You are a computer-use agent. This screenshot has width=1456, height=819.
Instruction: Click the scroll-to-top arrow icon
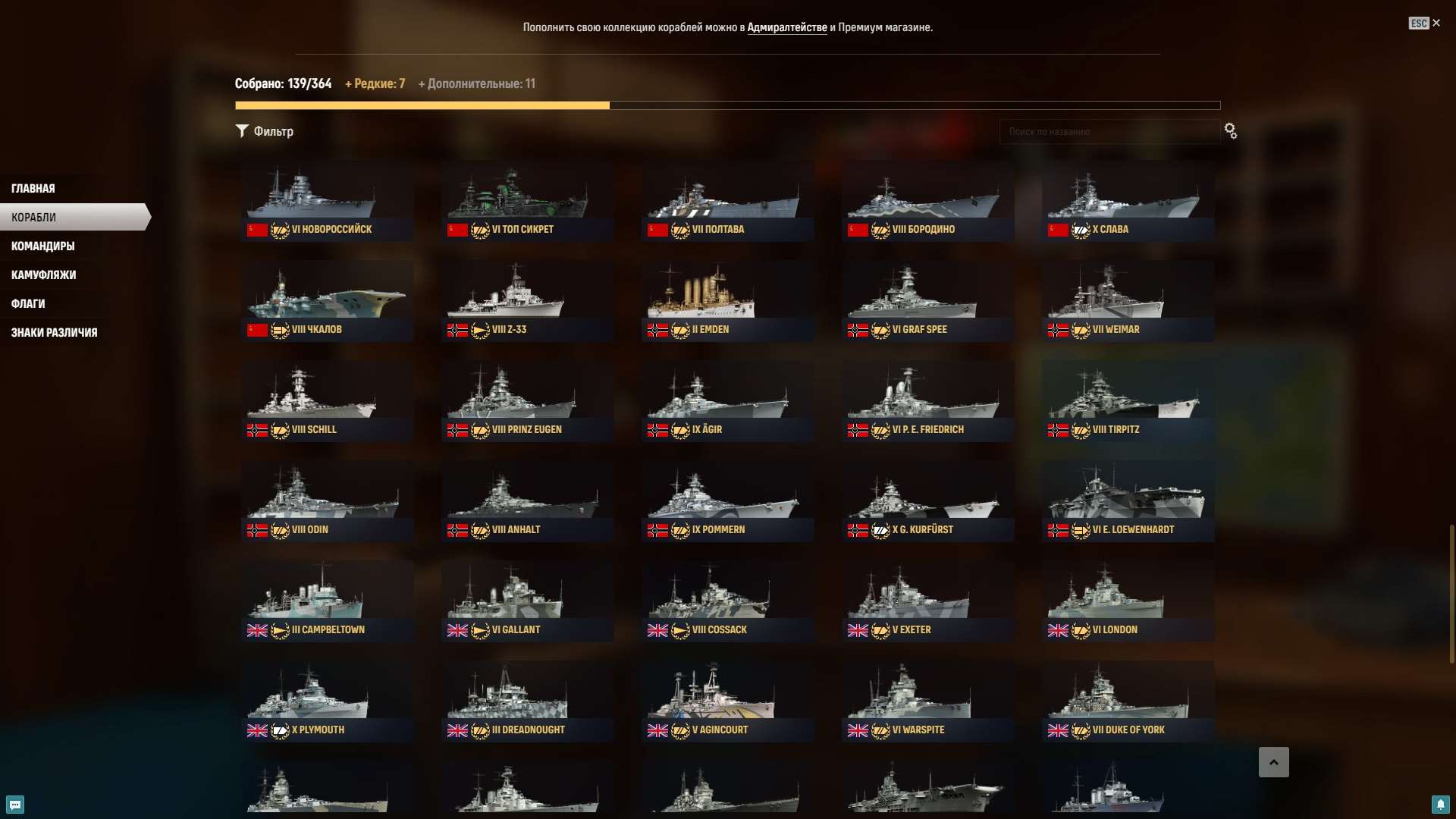(x=1275, y=762)
